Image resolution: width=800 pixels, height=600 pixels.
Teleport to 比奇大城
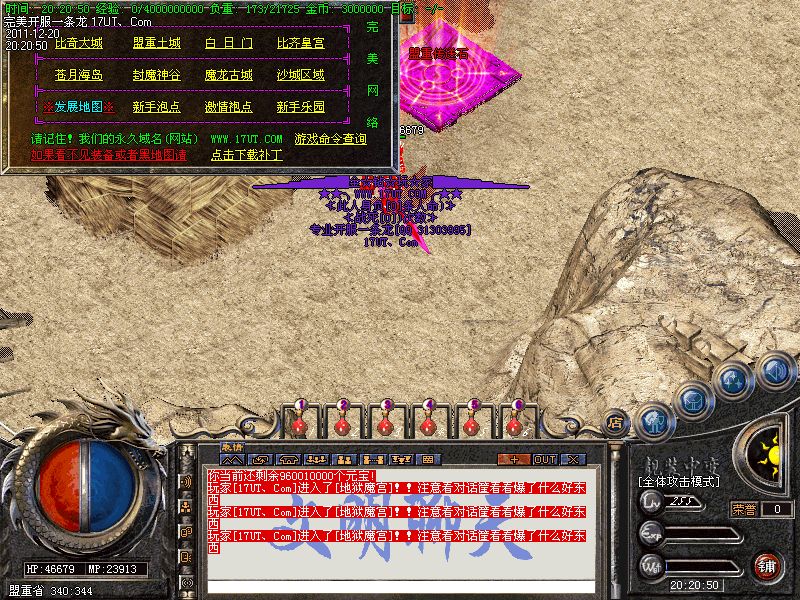[x=79, y=43]
